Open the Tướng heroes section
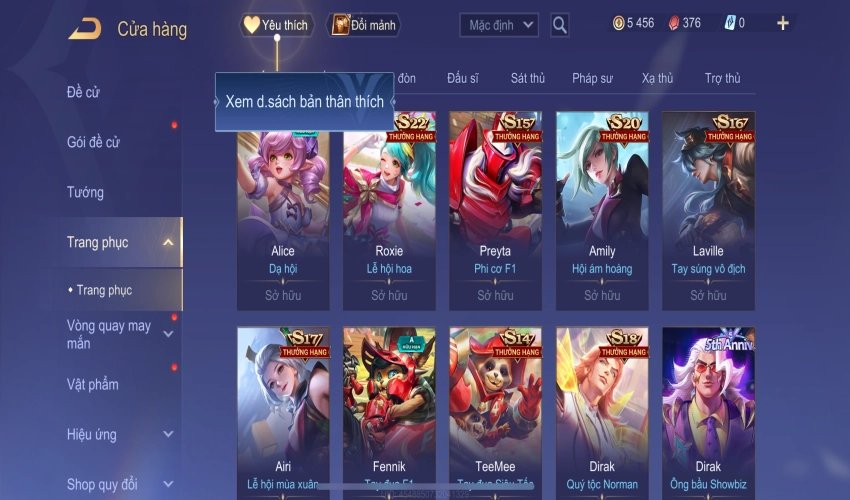 point(85,192)
